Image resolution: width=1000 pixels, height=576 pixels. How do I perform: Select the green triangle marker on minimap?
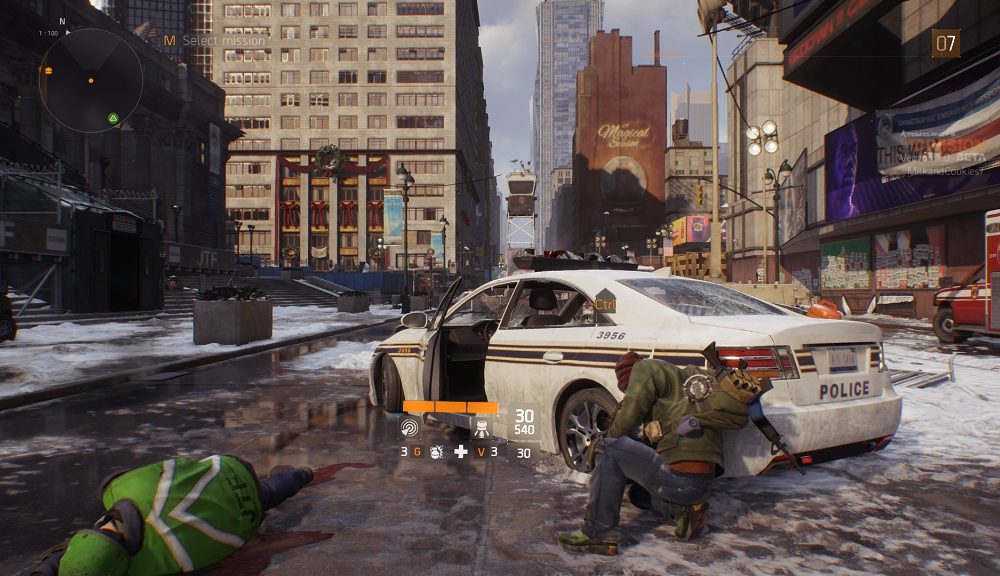[x=114, y=119]
